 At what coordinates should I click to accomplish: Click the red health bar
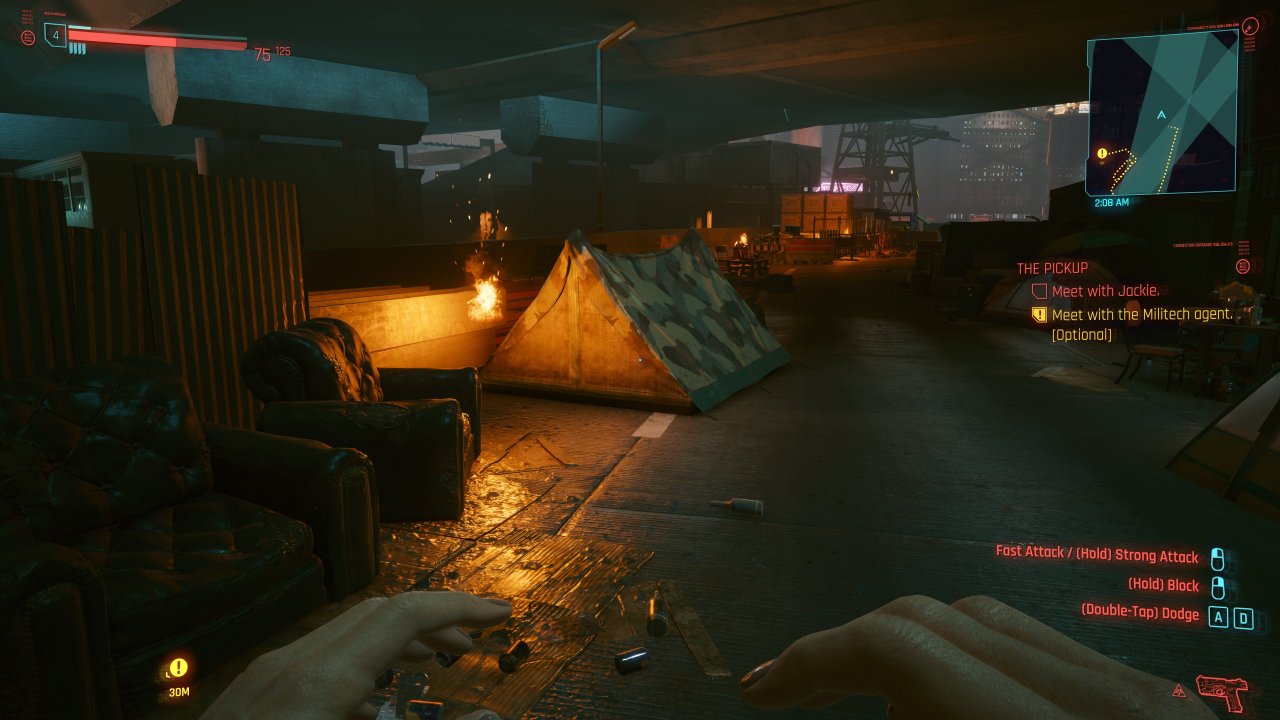tap(155, 40)
